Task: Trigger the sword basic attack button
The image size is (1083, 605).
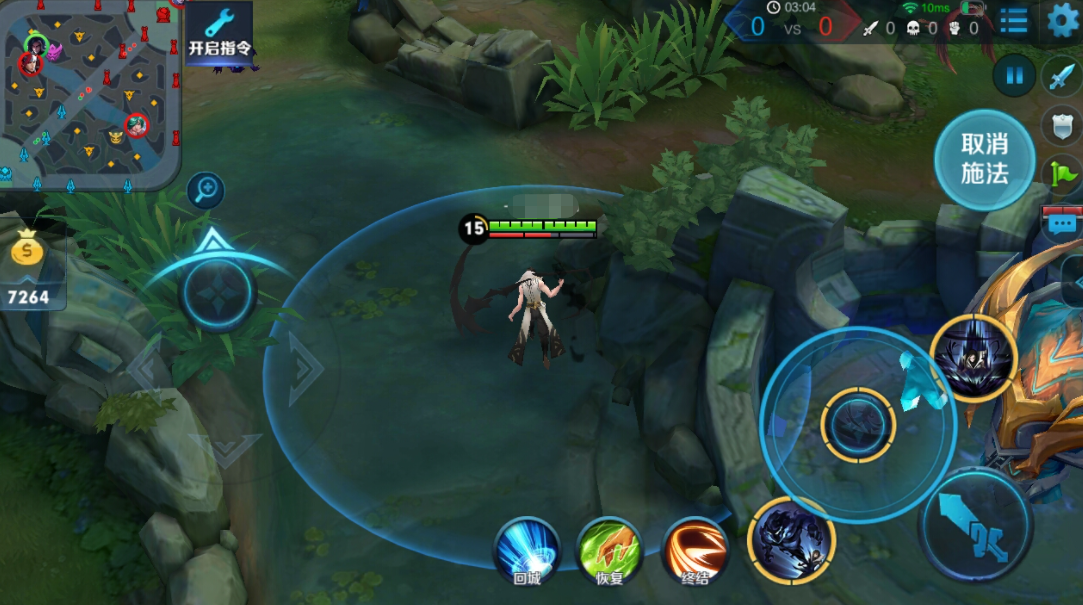Action: (x=975, y=526)
